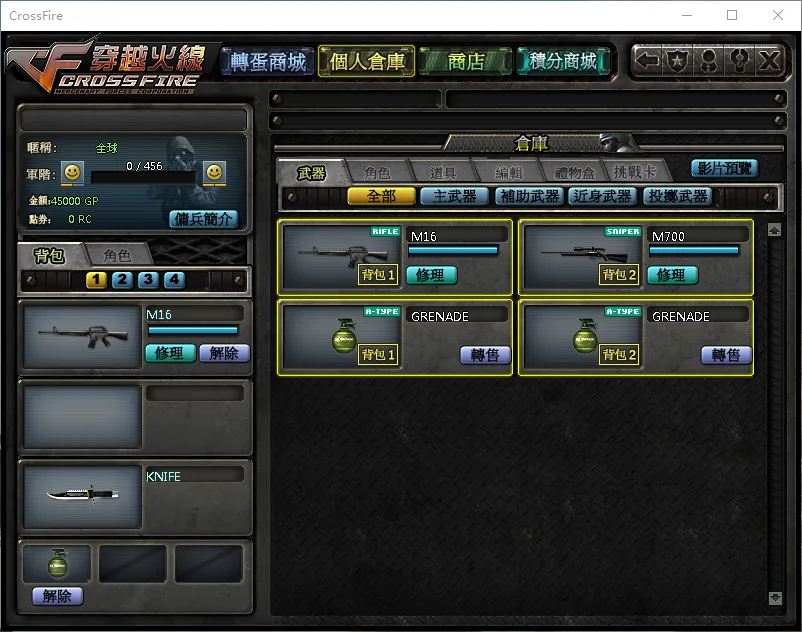Switch to the 禮物盒 gift box tab
The image size is (802, 632).
click(575, 173)
